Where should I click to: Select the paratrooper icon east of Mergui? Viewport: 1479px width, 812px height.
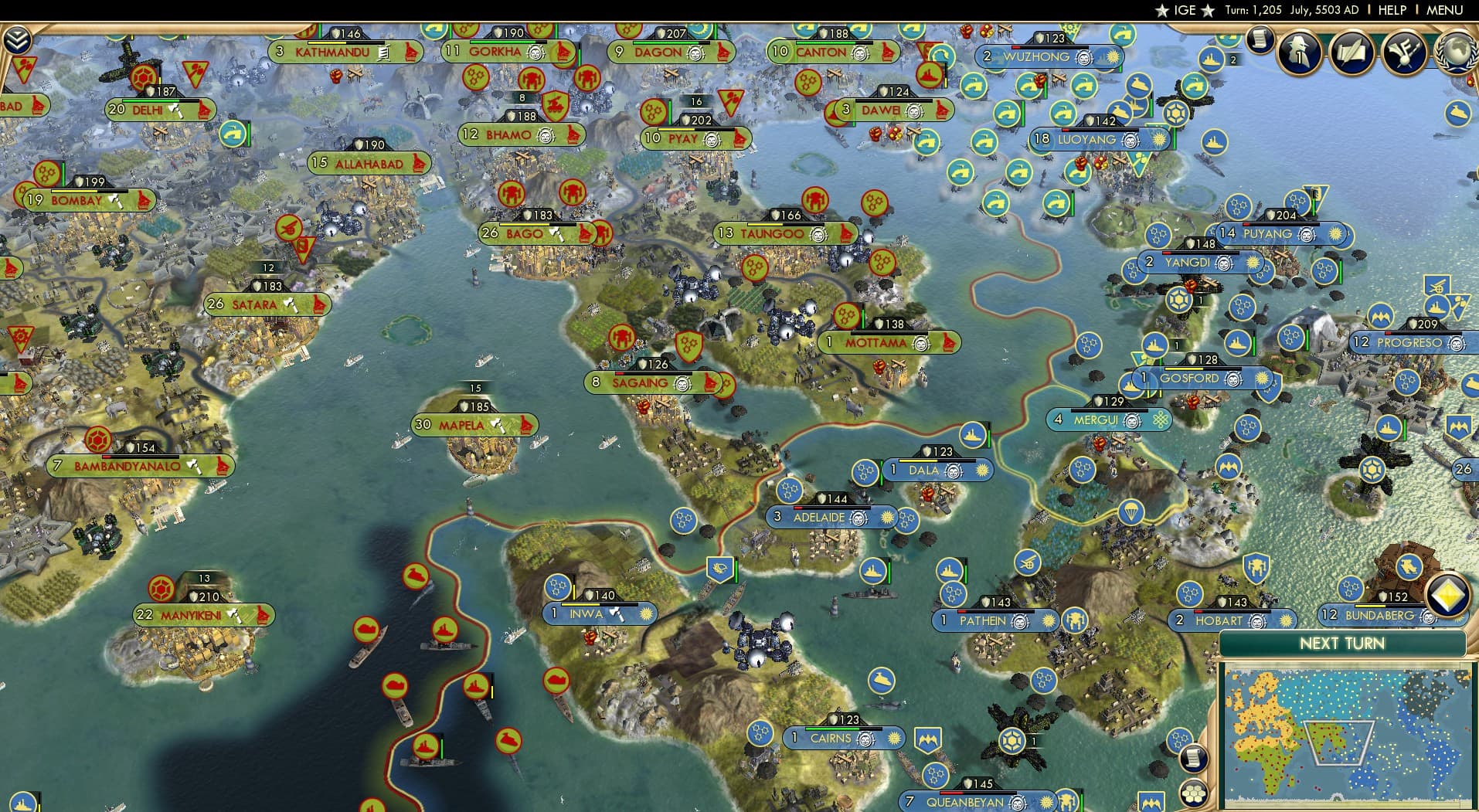[1130, 511]
